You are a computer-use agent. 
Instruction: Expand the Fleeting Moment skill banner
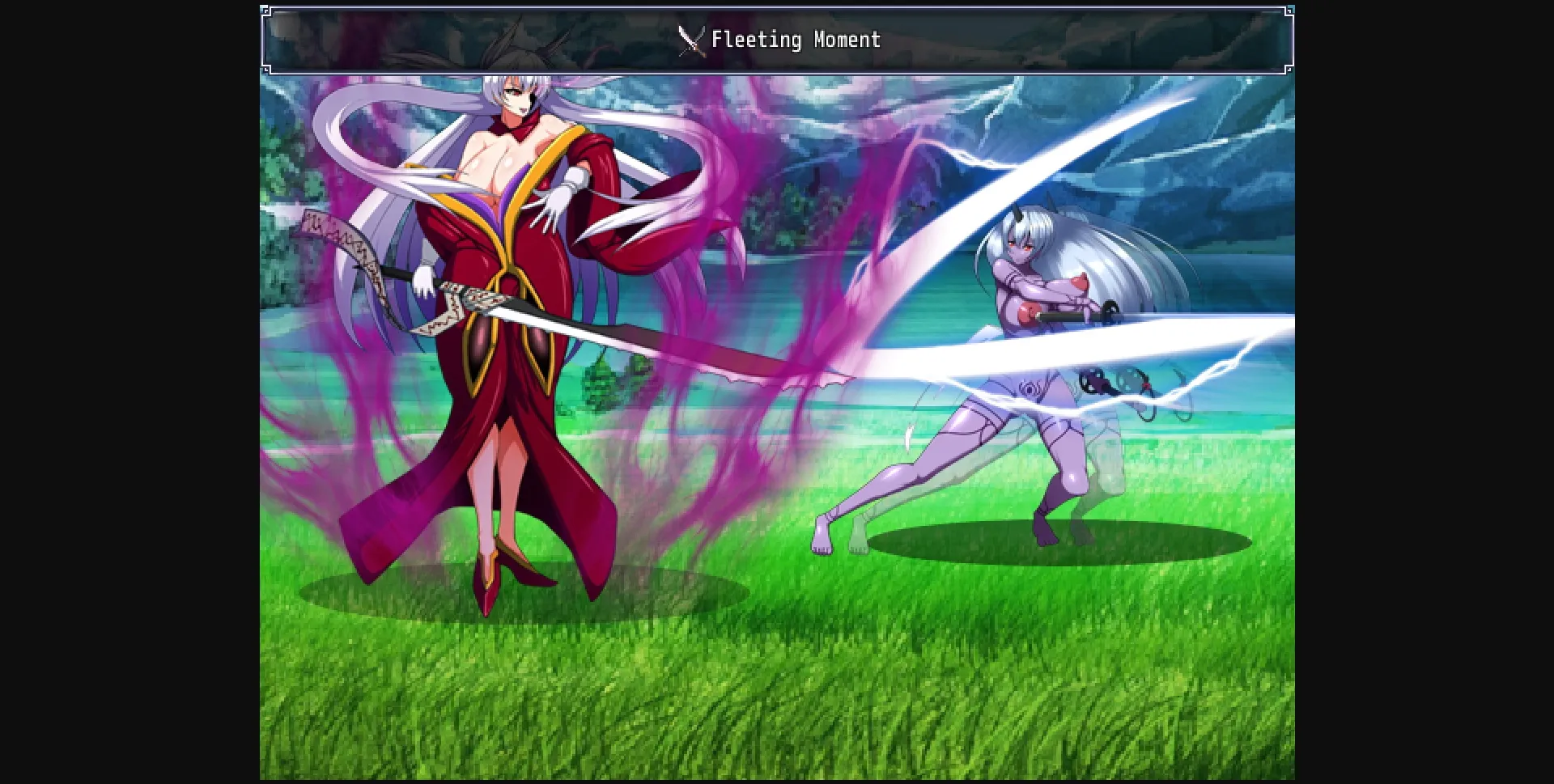777,39
